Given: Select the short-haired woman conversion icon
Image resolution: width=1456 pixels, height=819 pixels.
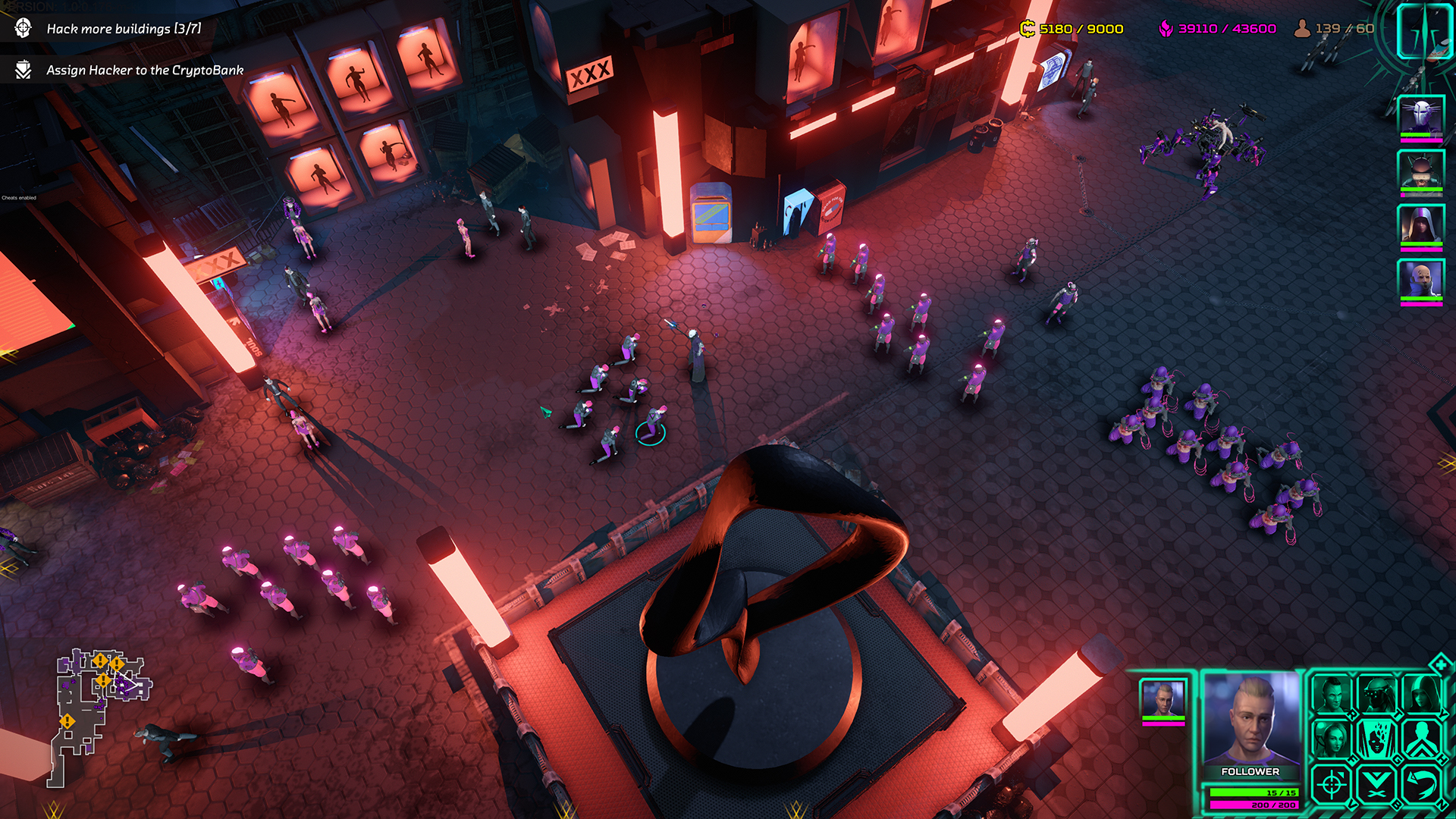Looking at the screenshot, I should (x=1332, y=739).
